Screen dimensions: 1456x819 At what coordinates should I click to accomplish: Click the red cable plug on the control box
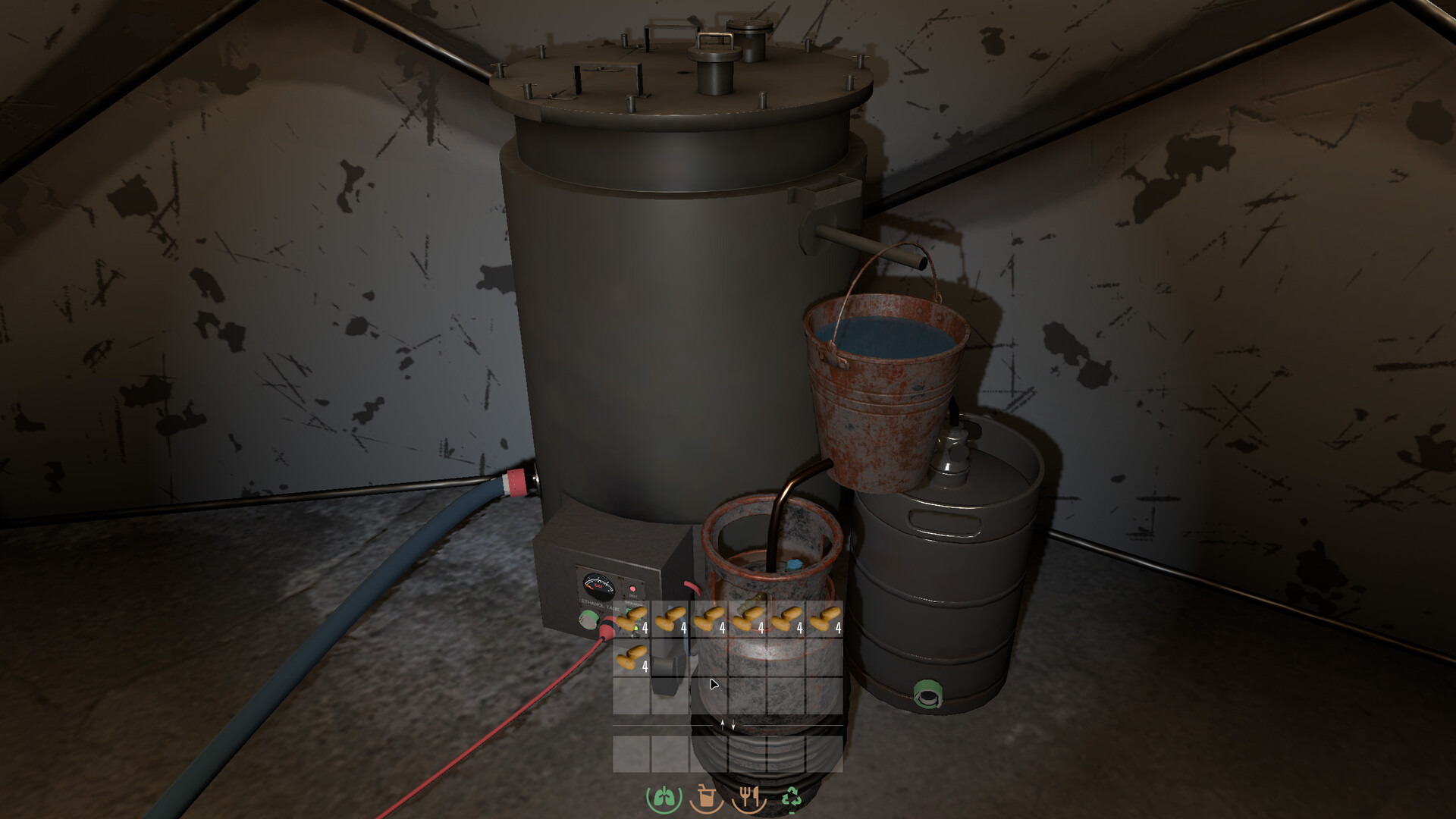coord(607,628)
